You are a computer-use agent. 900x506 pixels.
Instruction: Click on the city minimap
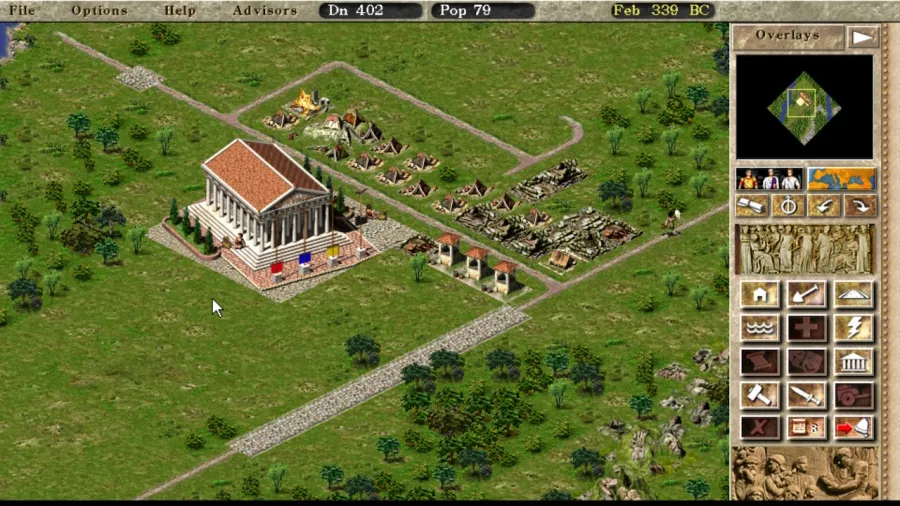[804, 107]
